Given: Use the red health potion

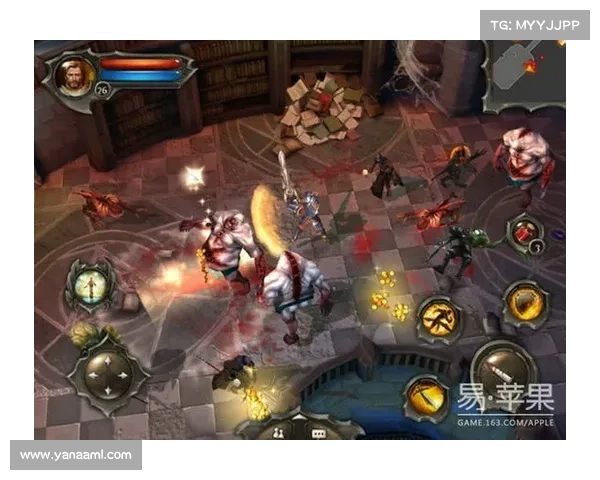Looking at the screenshot, I should tap(524, 232).
